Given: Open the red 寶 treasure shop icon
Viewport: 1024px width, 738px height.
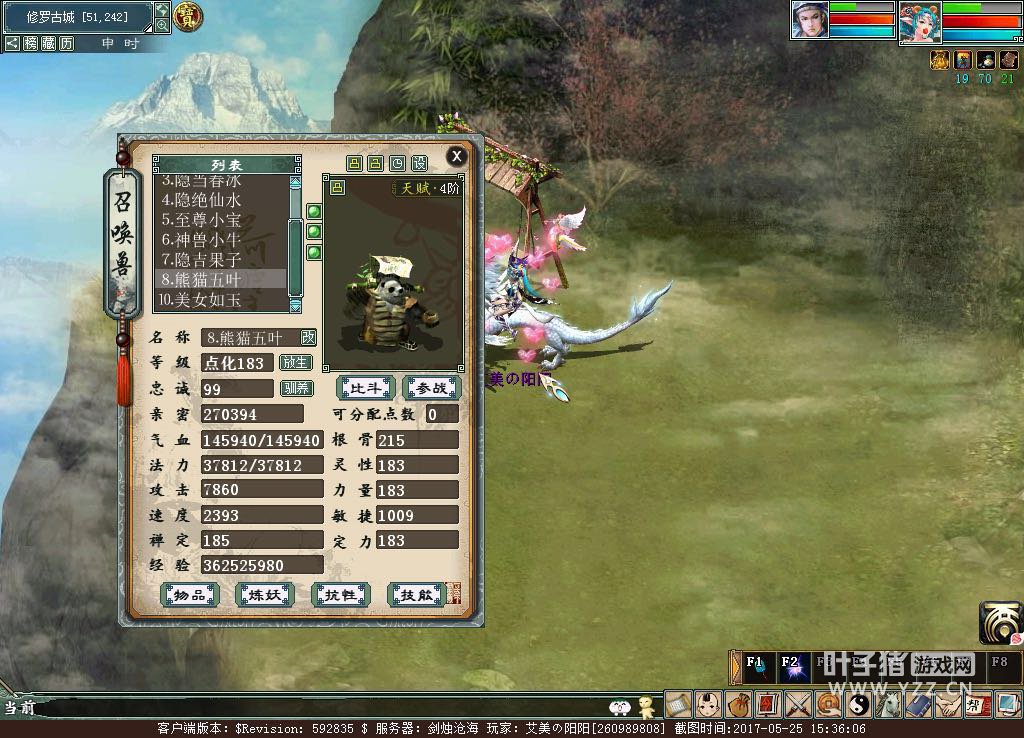Looking at the screenshot, I should [187, 16].
